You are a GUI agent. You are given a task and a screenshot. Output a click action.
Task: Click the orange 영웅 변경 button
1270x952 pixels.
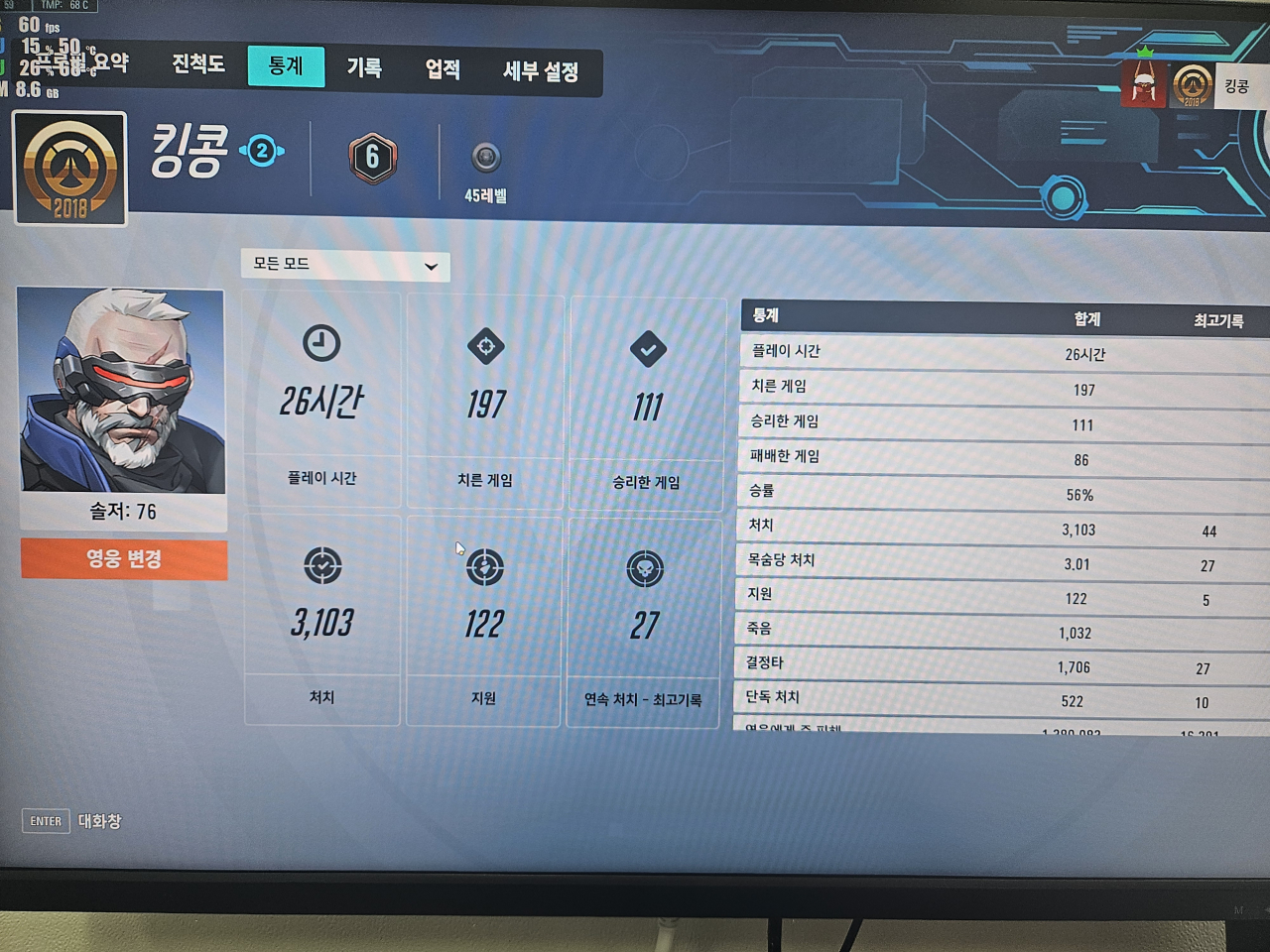point(124,559)
